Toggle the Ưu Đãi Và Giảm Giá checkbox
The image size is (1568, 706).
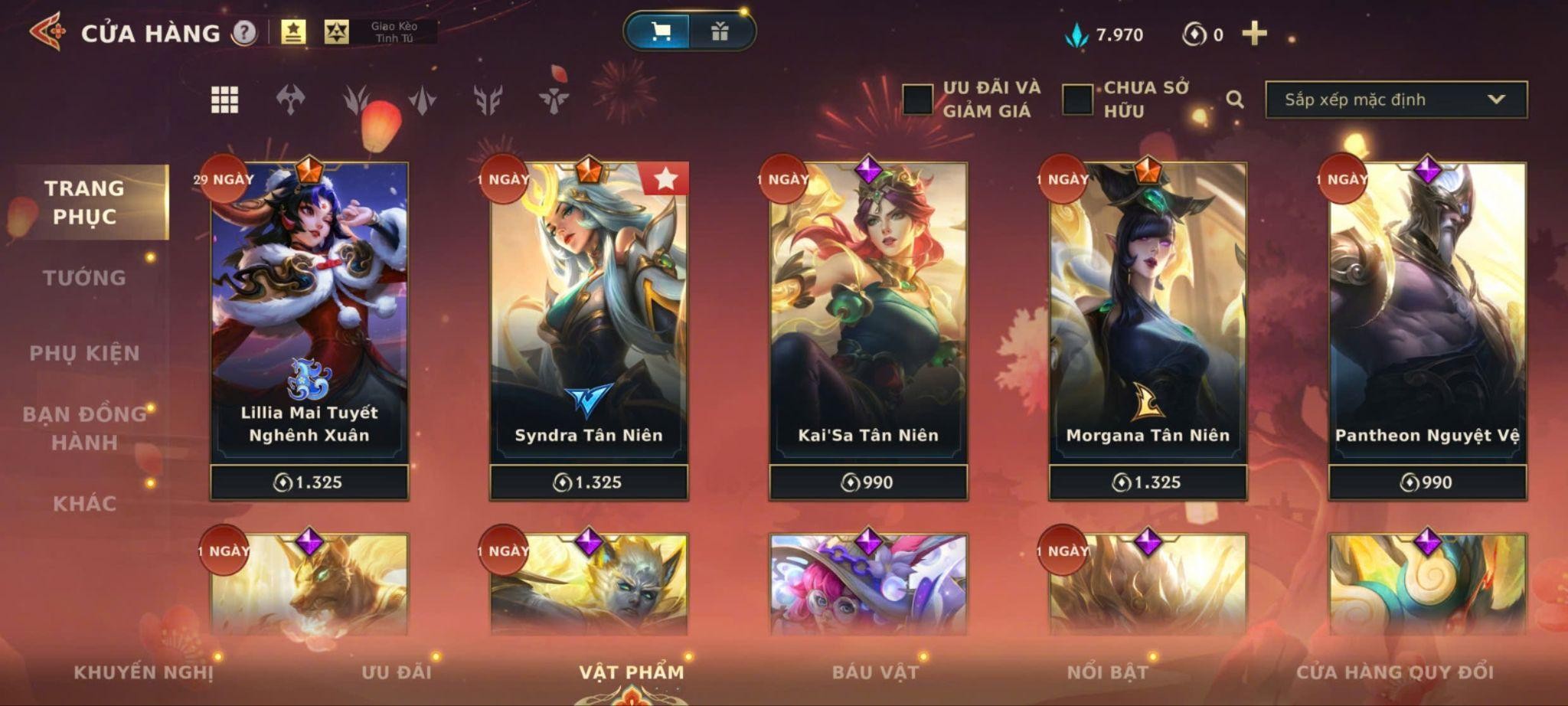(x=917, y=100)
